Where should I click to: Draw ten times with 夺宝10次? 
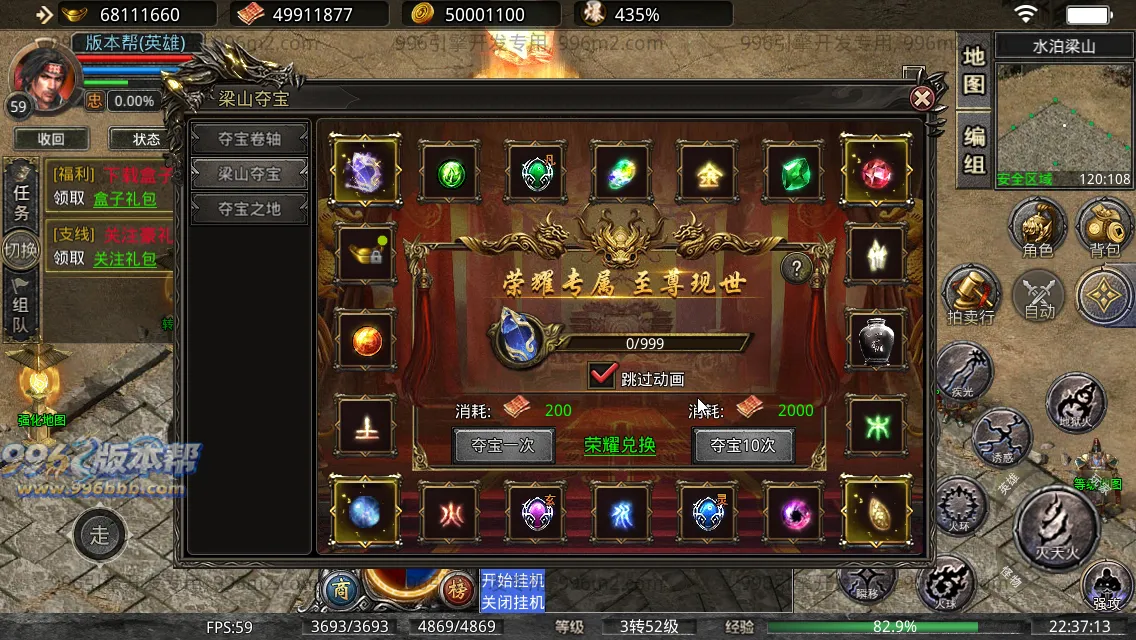743,445
